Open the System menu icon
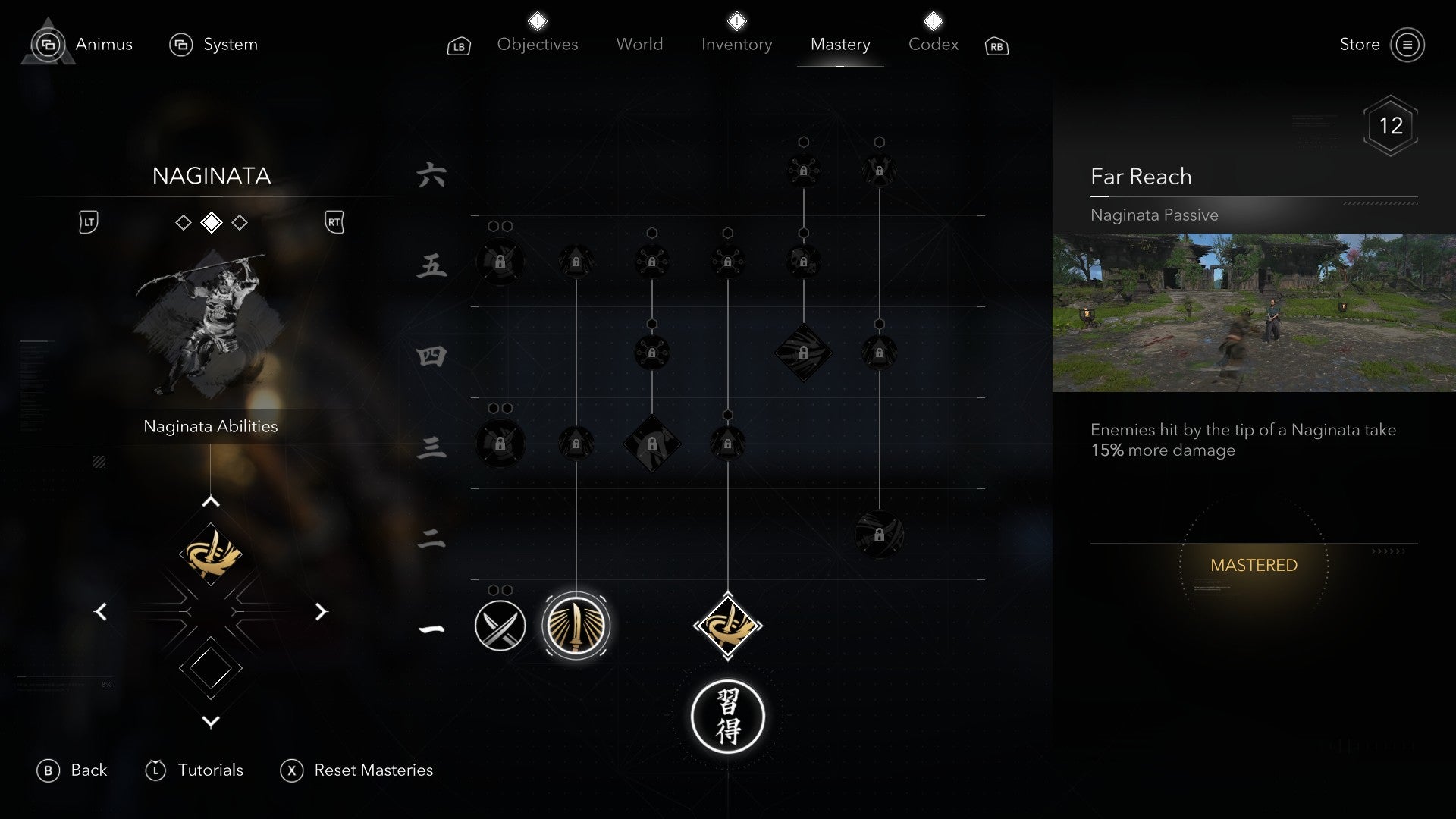1456x819 pixels. [x=181, y=45]
